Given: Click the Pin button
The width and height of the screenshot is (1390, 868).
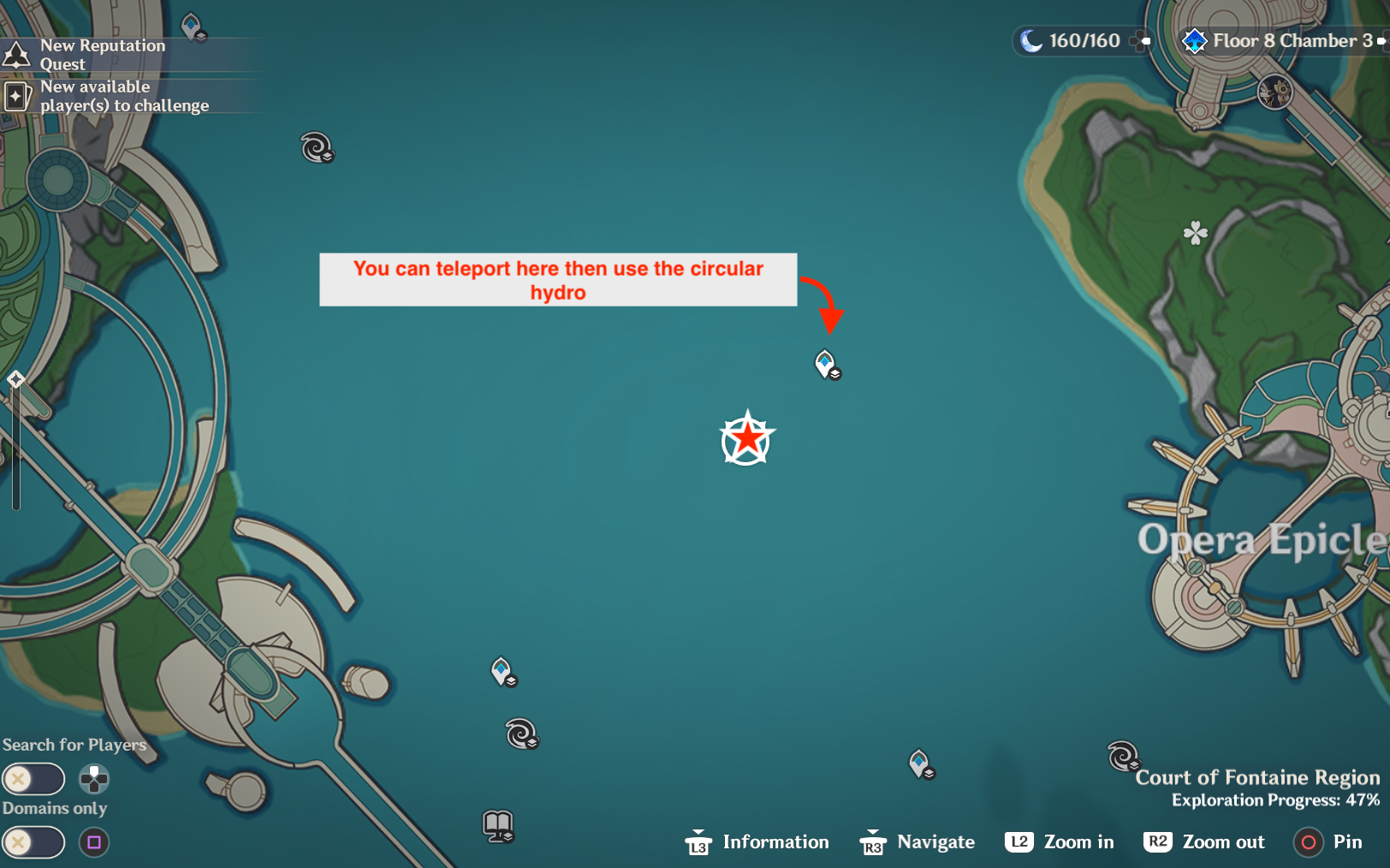Looking at the screenshot, I should coord(1328,841).
